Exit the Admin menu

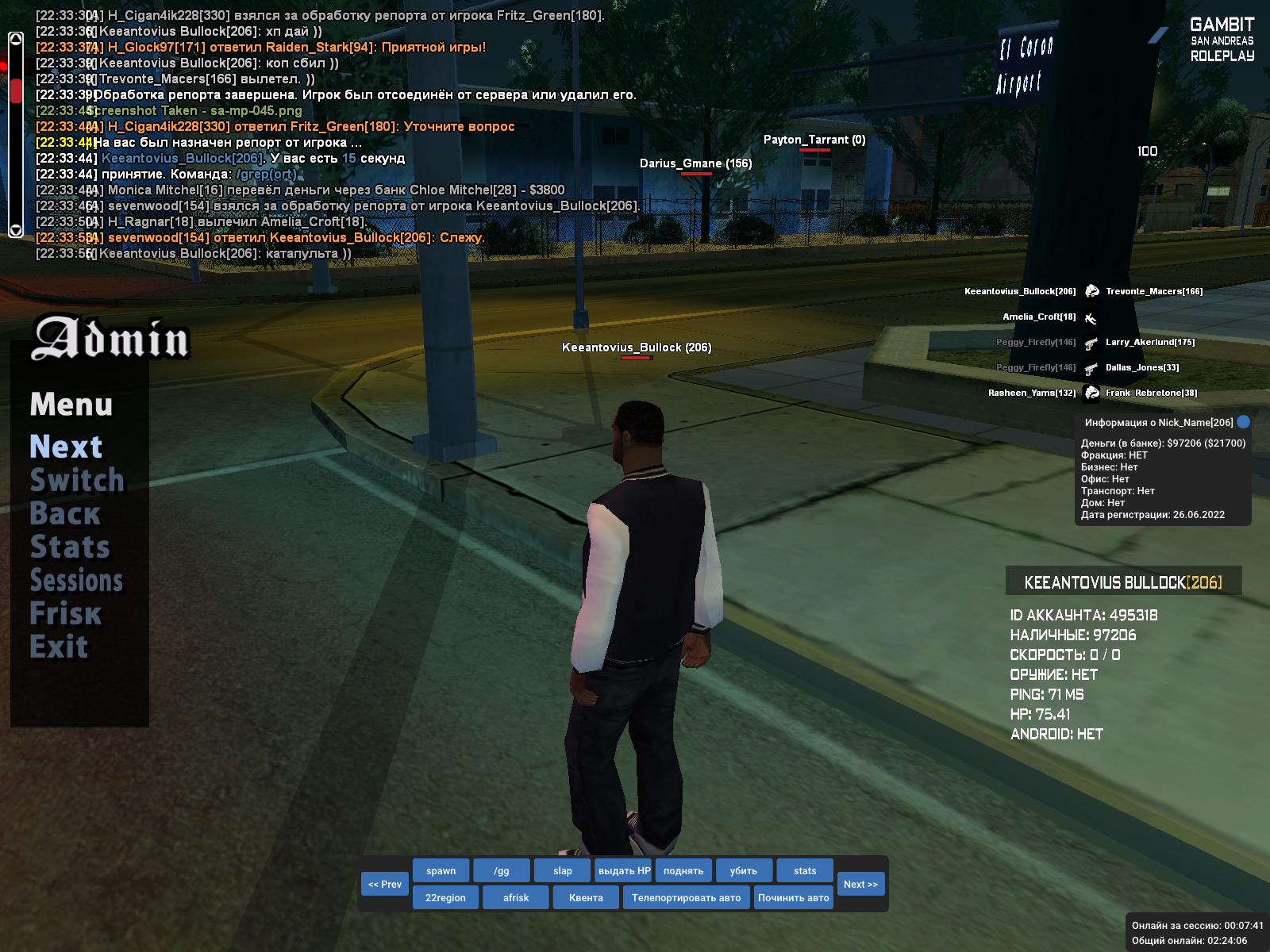59,647
